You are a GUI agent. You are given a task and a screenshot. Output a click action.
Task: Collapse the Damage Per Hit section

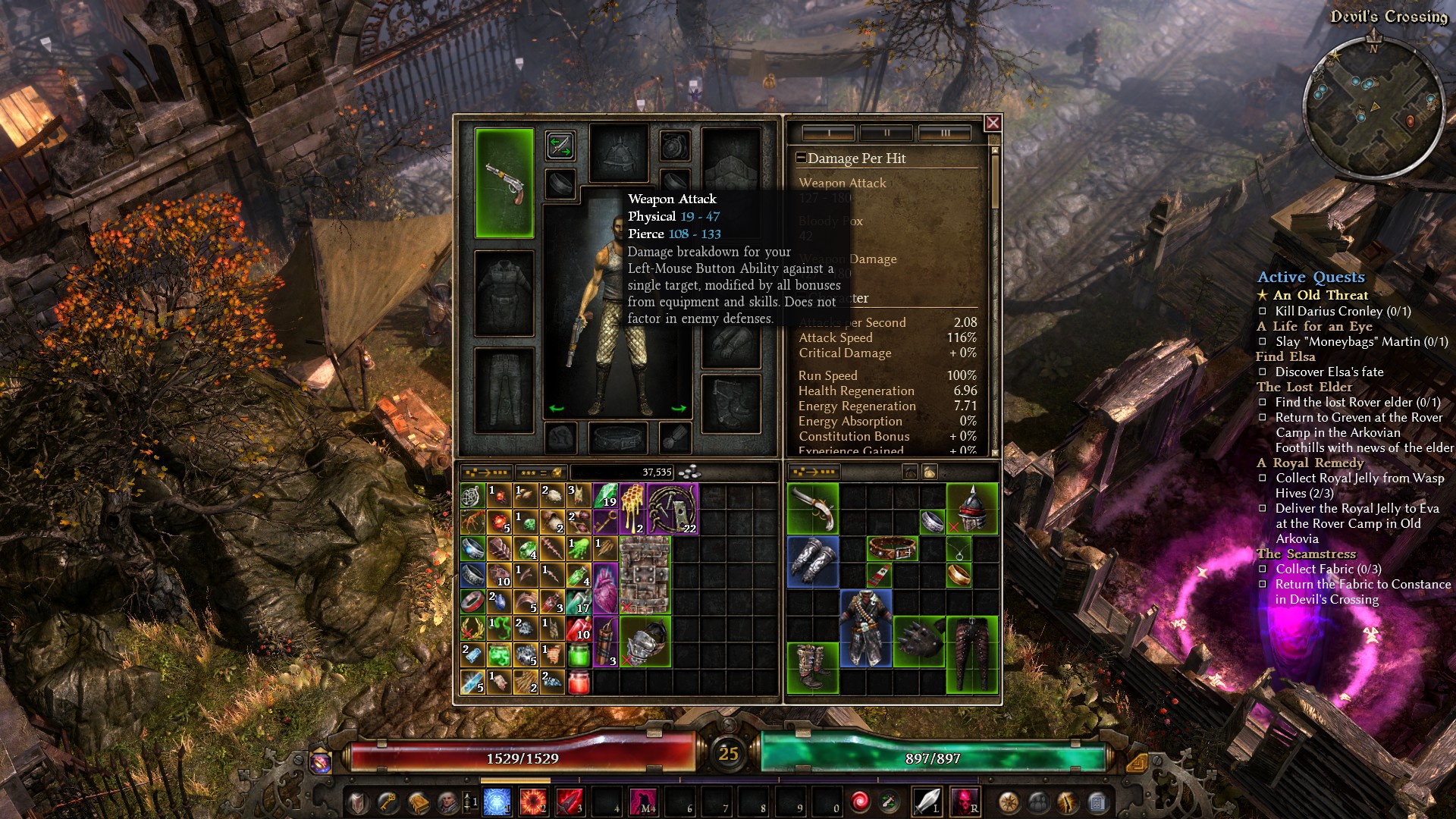802,158
